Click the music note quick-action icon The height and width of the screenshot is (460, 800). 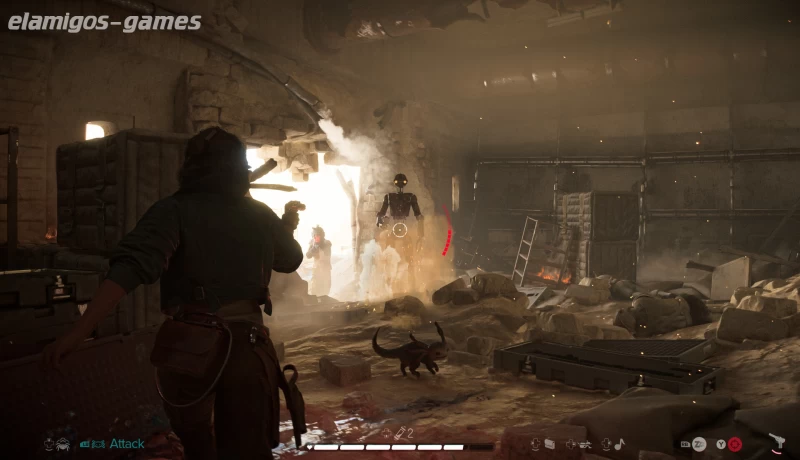[619, 443]
